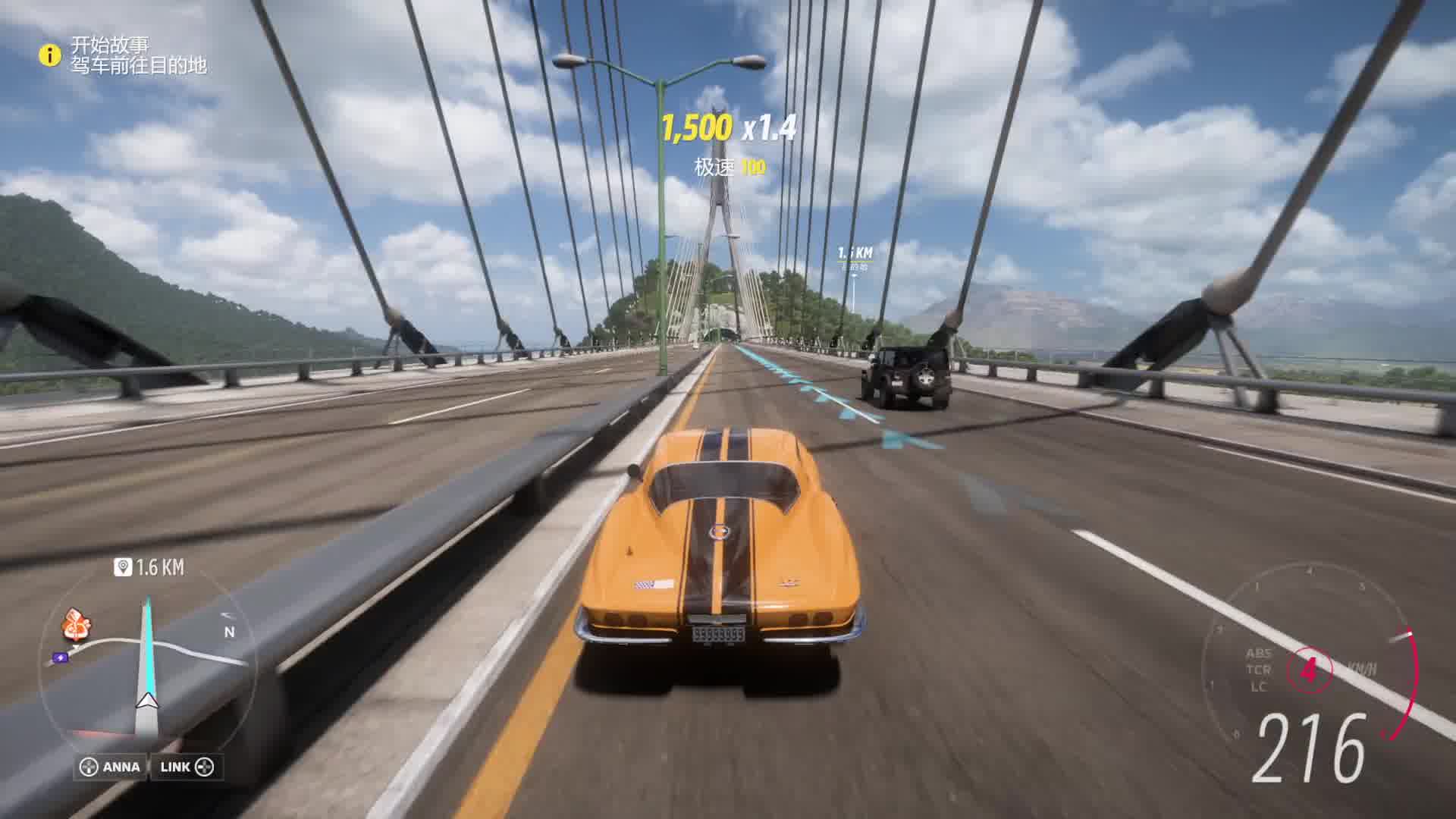Click the yellow info icon beside the objective
The width and height of the screenshot is (1456, 819).
coord(50,55)
